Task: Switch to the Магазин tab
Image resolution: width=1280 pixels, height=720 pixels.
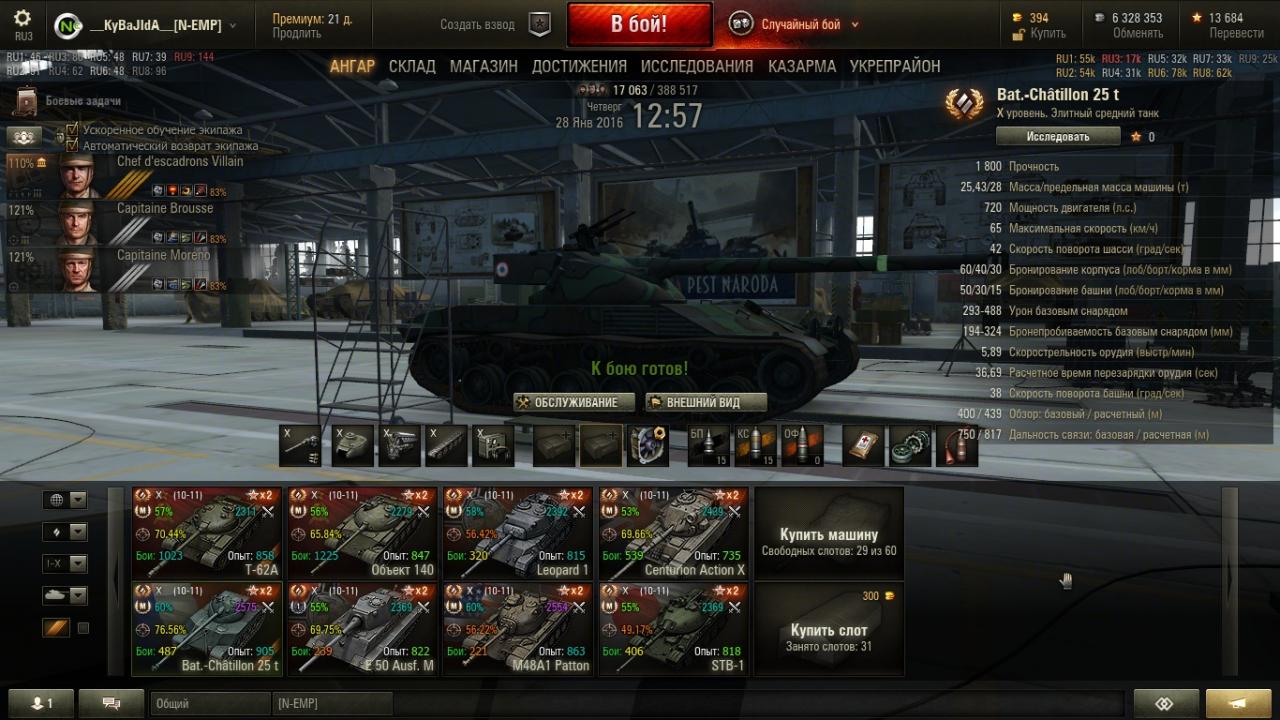Action: click(483, 66)
